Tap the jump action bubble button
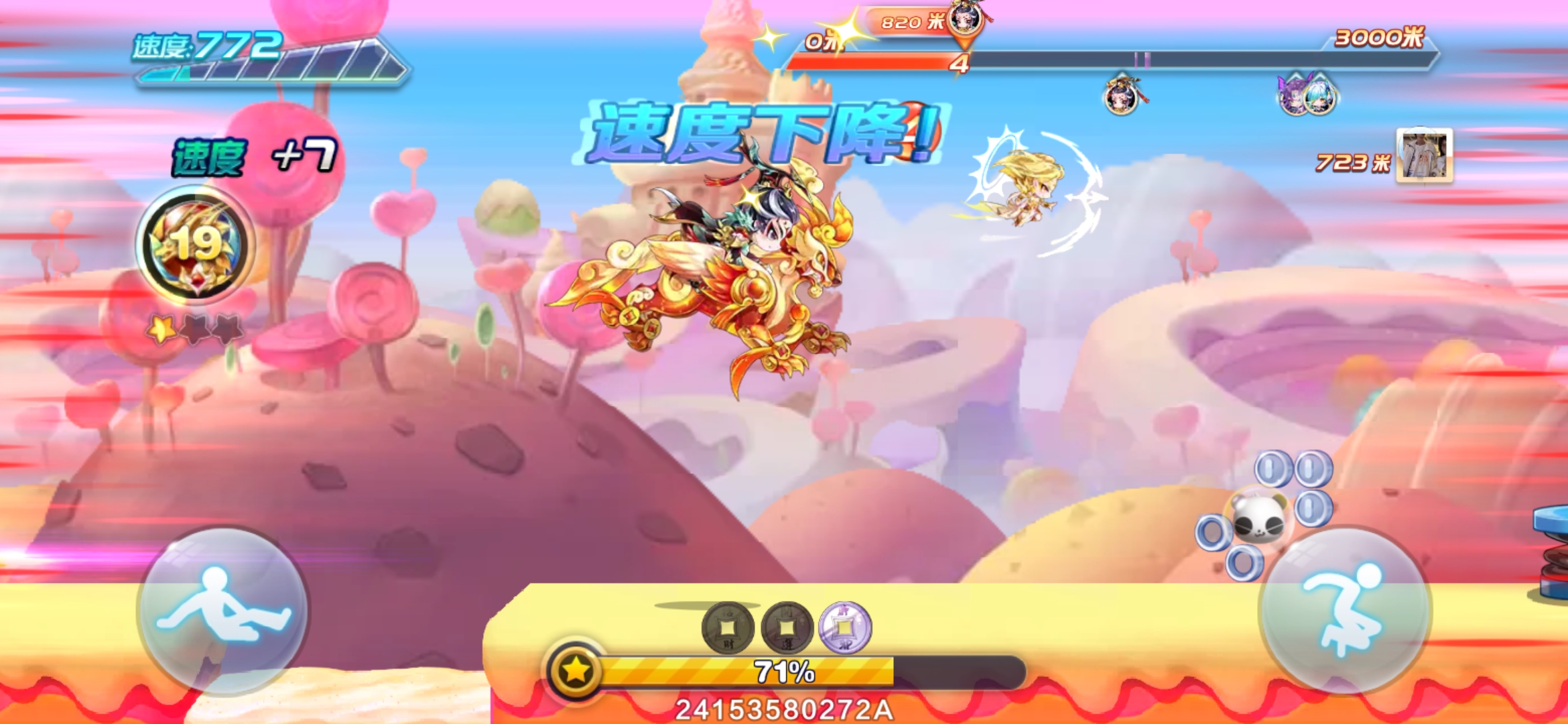 1346,610
